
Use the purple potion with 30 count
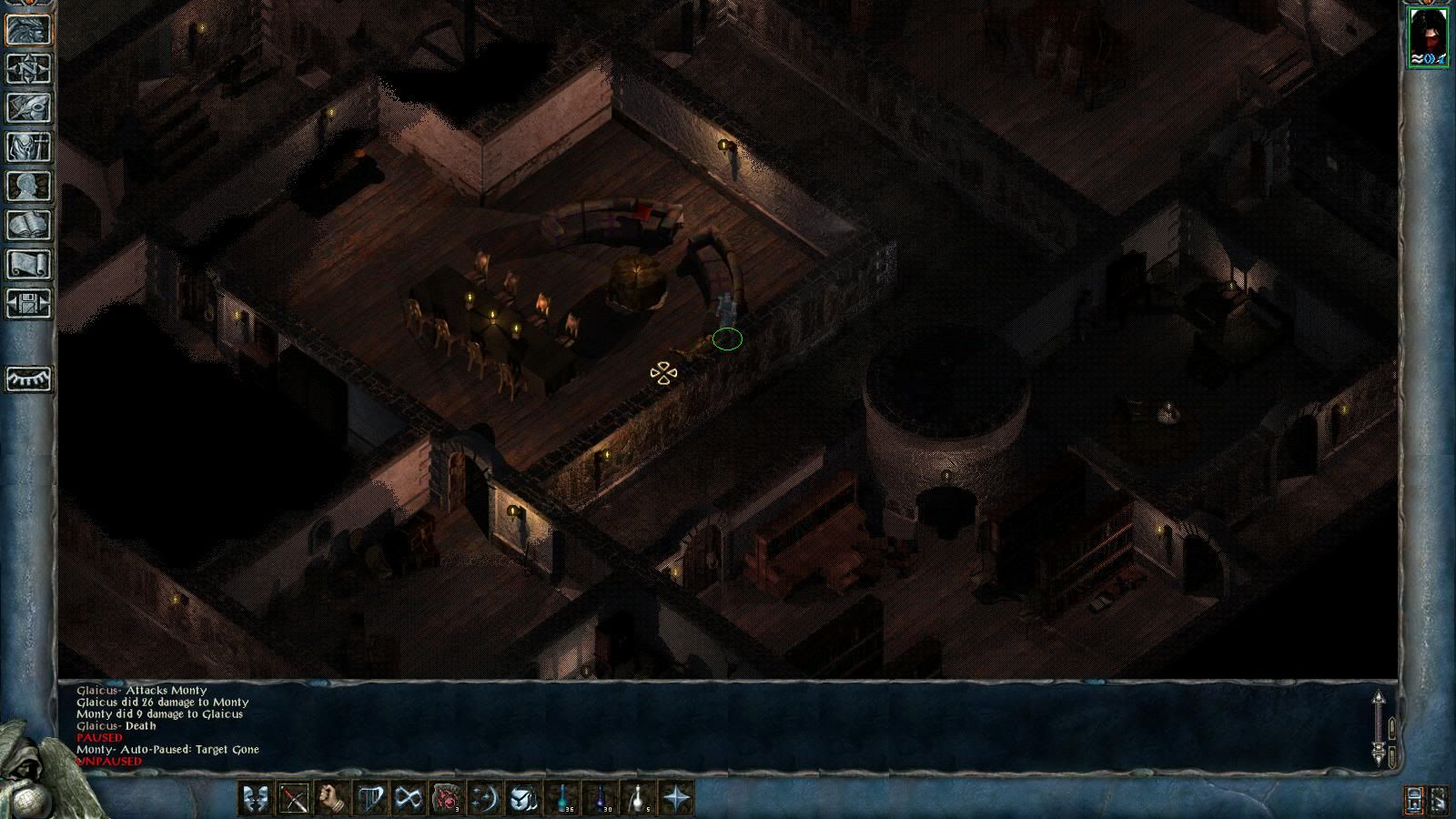coord(601,799)
